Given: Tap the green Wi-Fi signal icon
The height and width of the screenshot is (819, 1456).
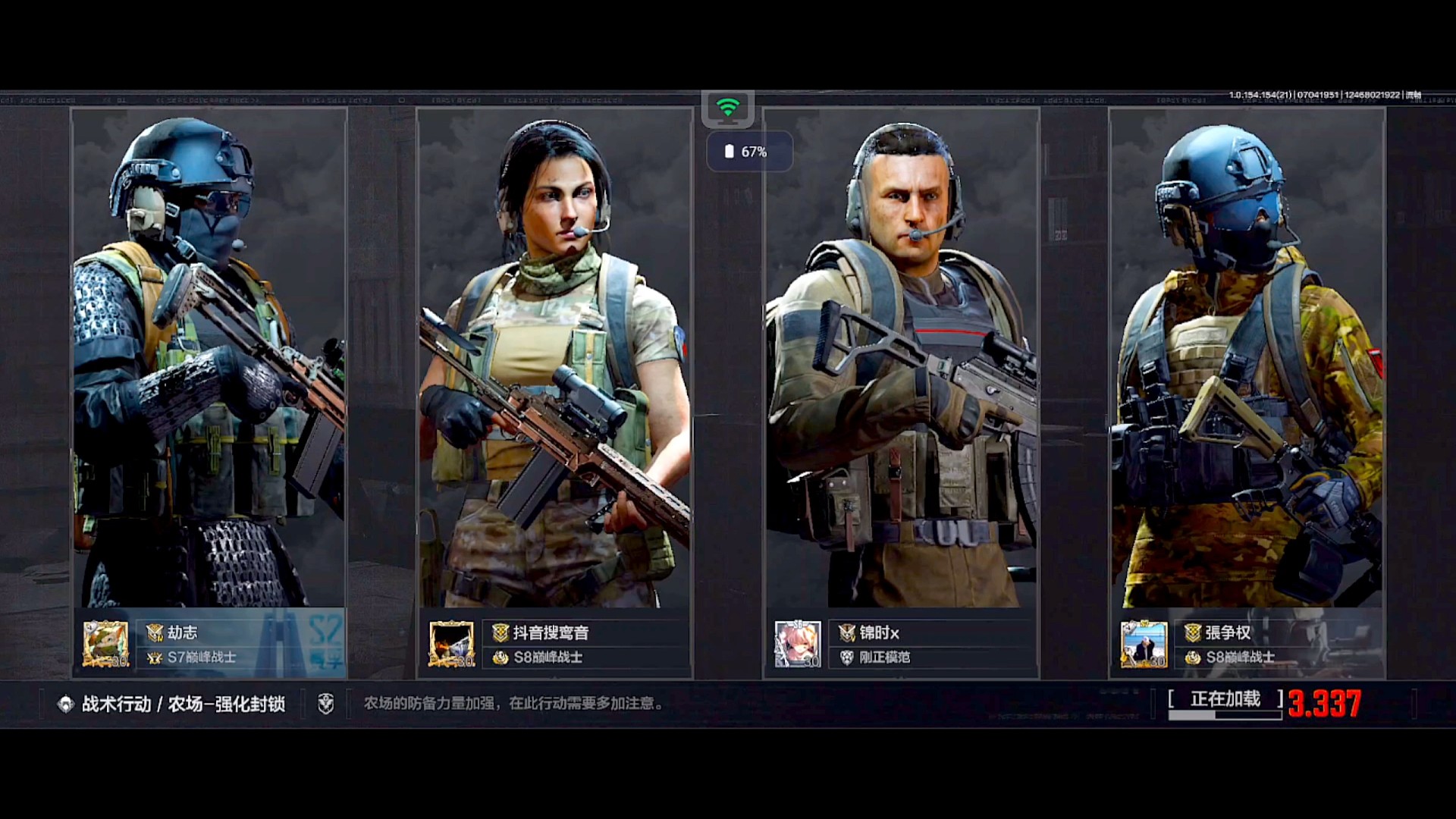Looking at the screenshot, I should click(728, 108).
